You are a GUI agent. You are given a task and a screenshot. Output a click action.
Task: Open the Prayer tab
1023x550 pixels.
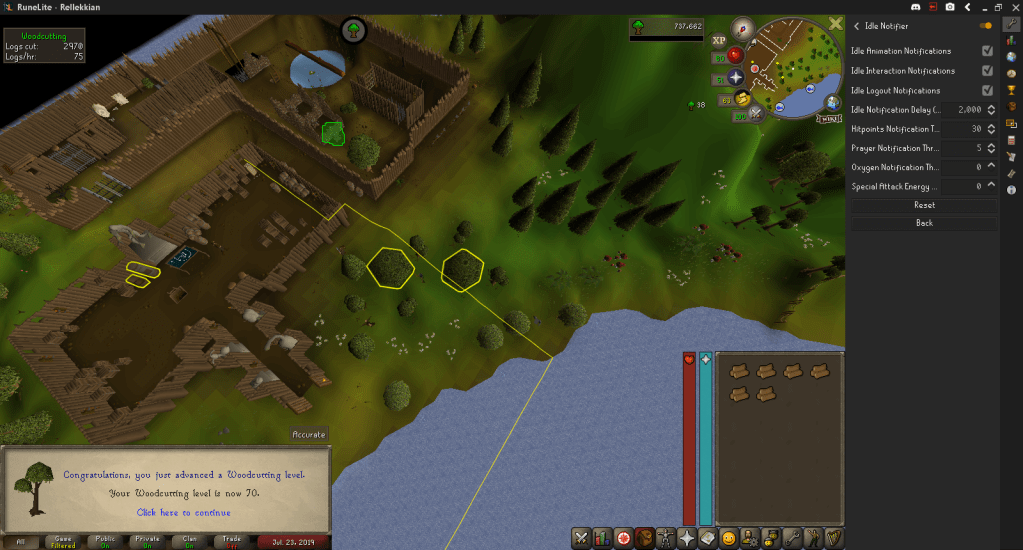click(687, 538)
